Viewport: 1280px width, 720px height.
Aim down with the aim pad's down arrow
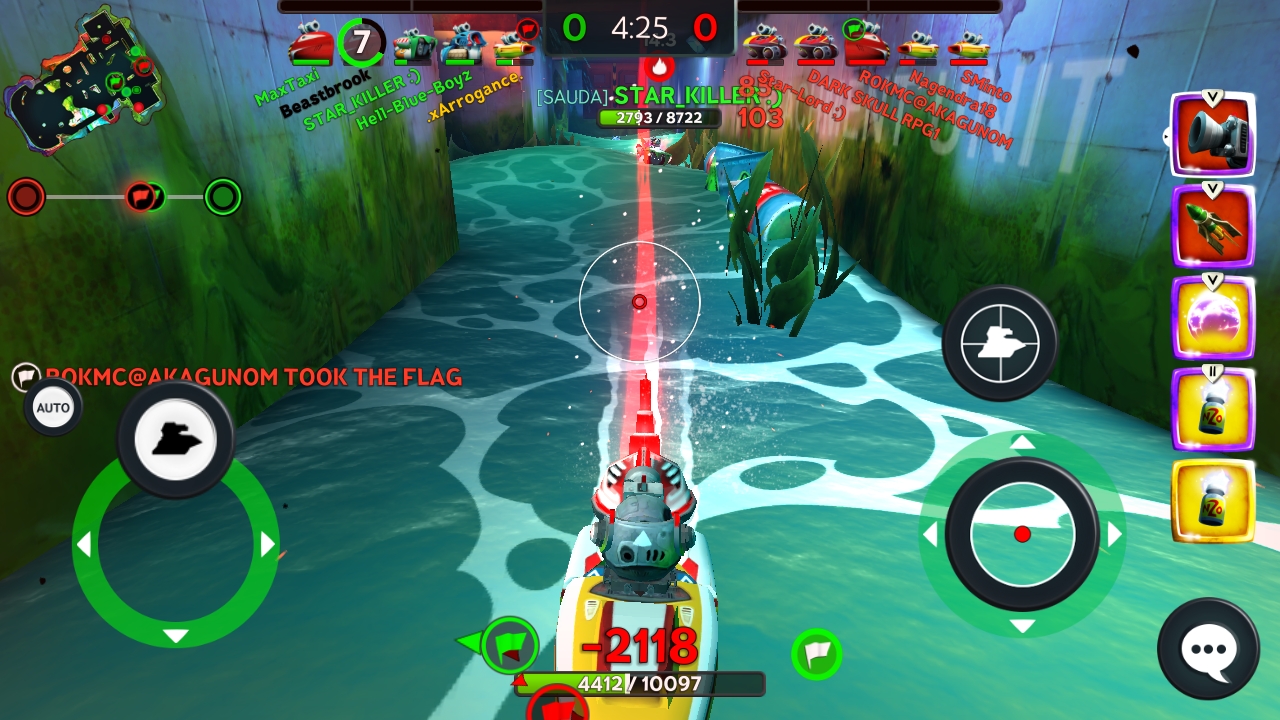point(1022,626)
